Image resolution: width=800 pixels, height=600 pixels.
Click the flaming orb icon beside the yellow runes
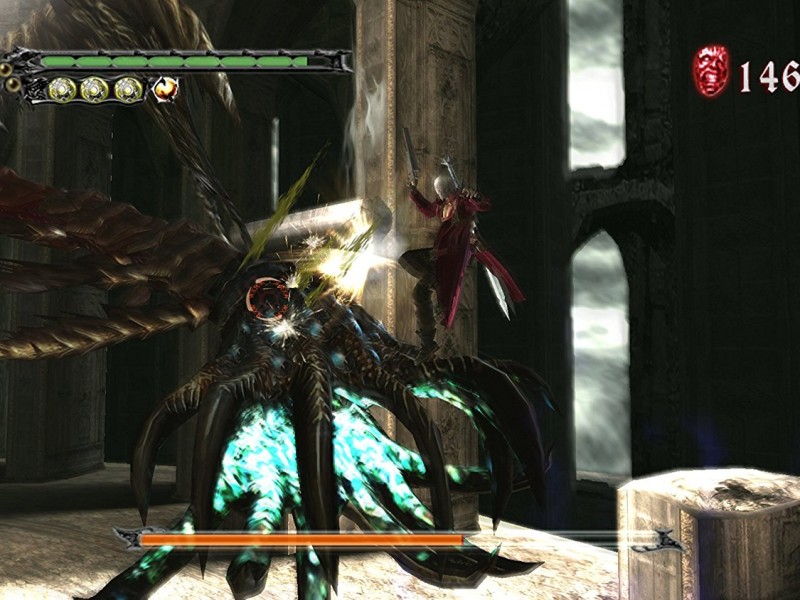click(165, 89)
